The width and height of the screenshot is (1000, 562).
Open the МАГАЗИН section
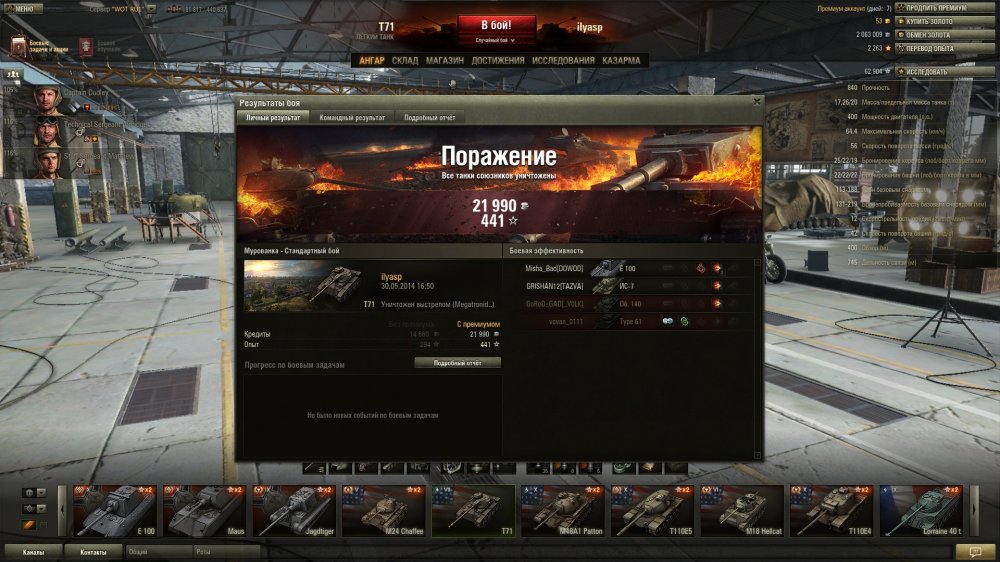[x=444, y=60]
